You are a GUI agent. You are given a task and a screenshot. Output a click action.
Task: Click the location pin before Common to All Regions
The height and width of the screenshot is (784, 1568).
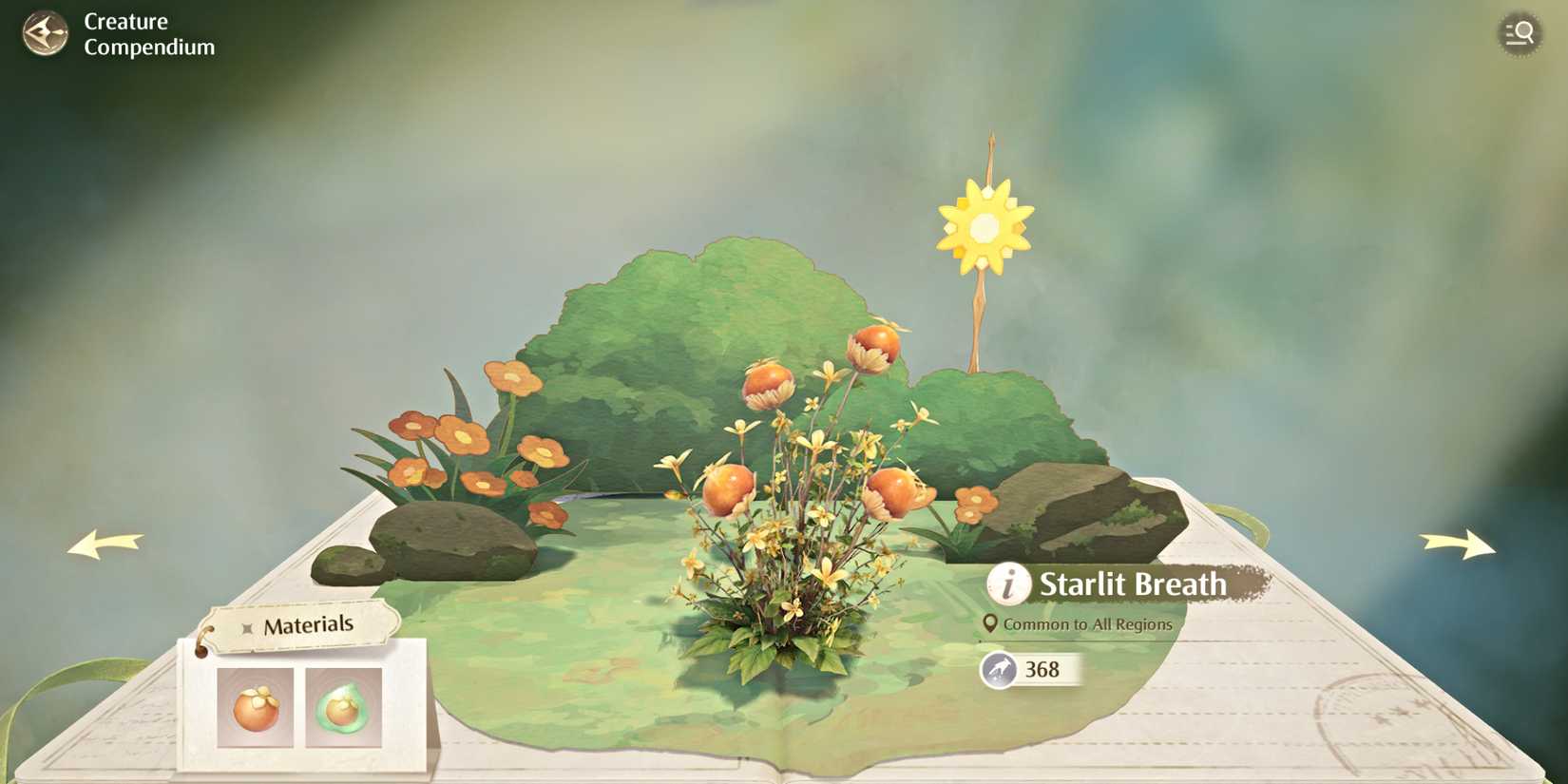click(991, 624)
